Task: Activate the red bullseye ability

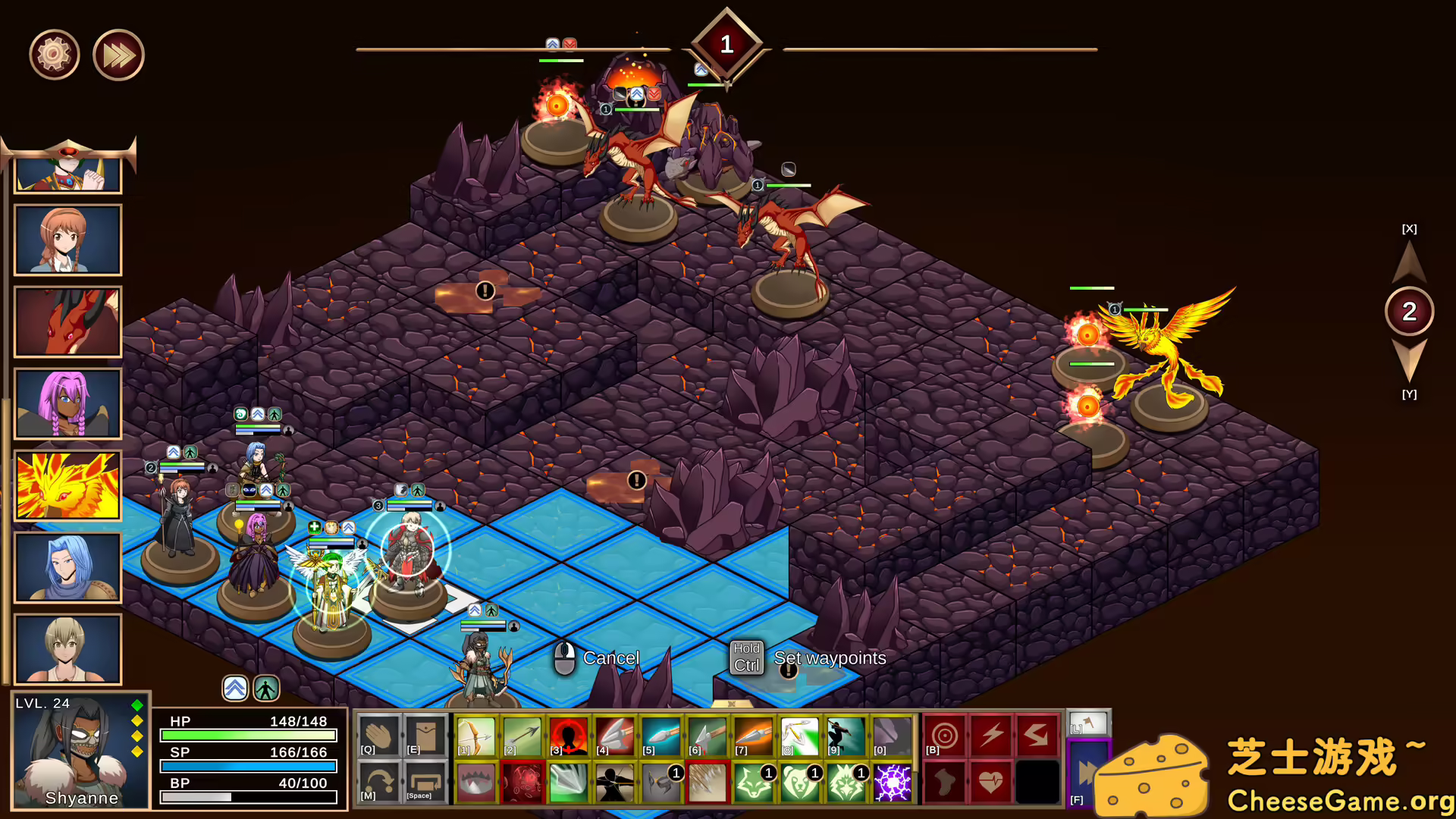Action: (x=945, y=736)
